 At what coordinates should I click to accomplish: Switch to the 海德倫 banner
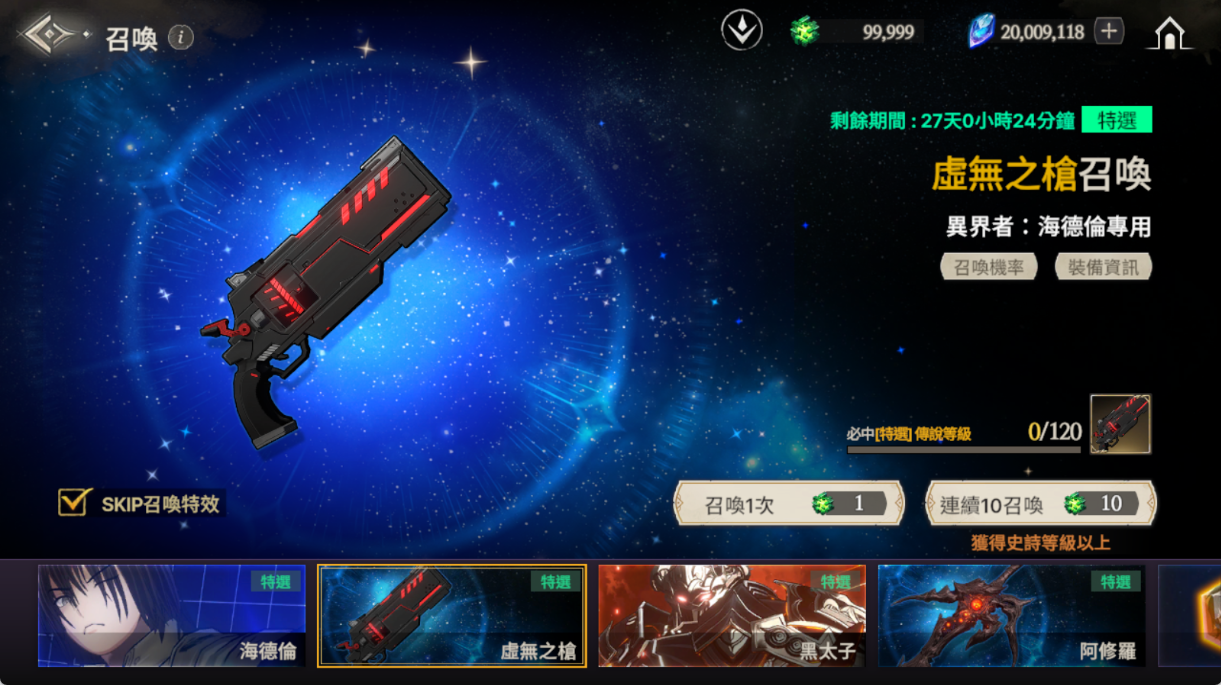172,616
